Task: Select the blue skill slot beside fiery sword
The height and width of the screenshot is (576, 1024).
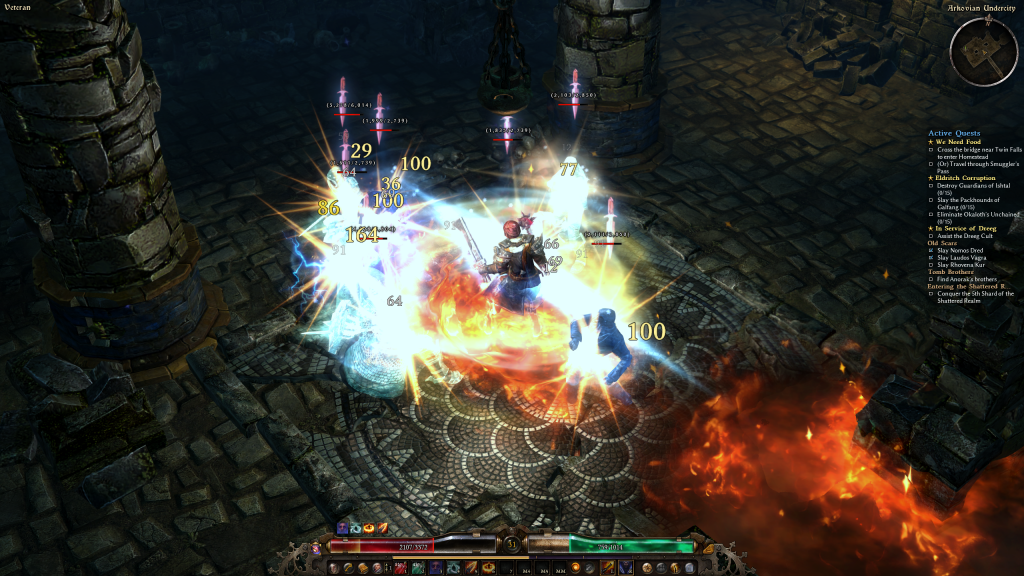Action: [623, 568]
